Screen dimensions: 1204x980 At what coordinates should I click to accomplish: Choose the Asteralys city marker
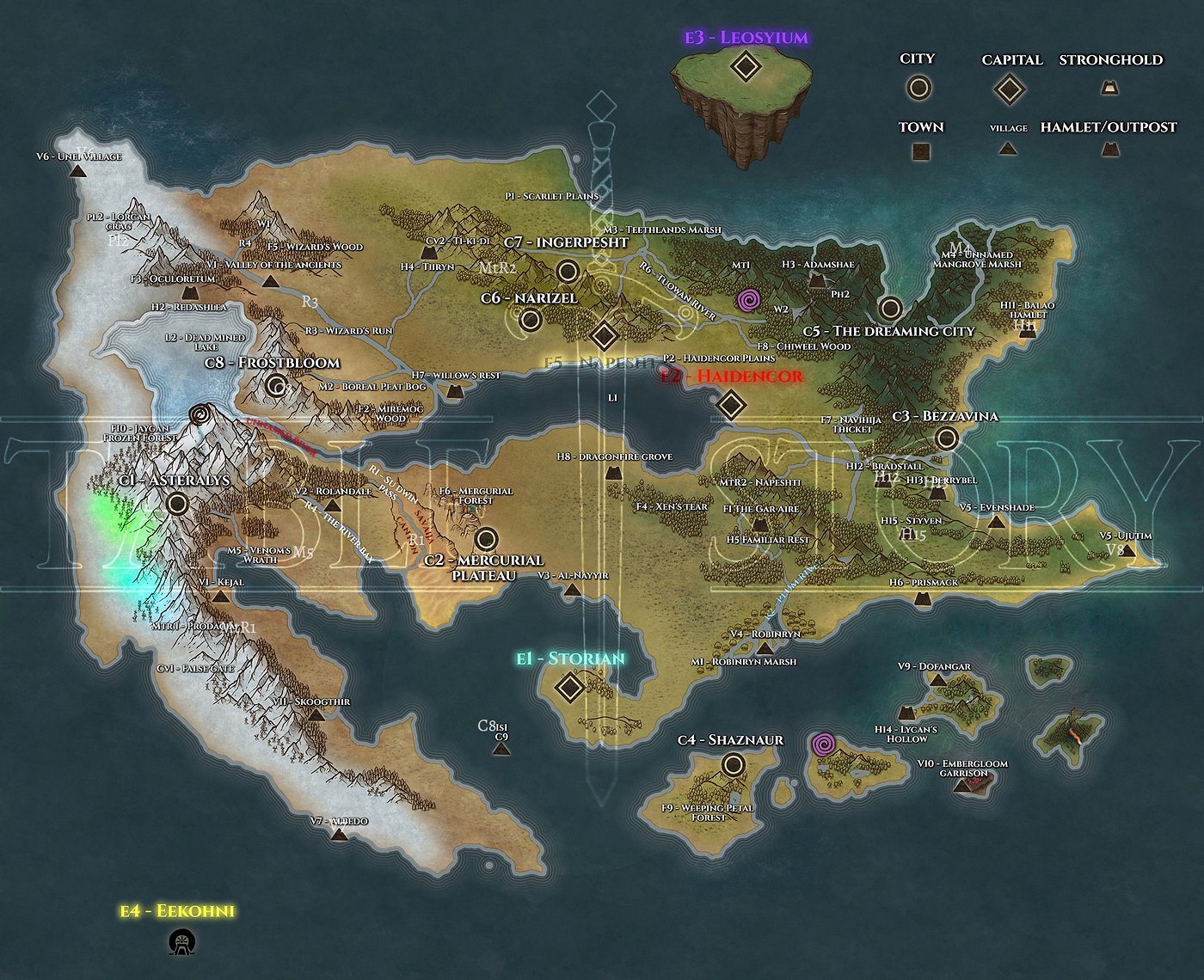(x=178, y=503)
